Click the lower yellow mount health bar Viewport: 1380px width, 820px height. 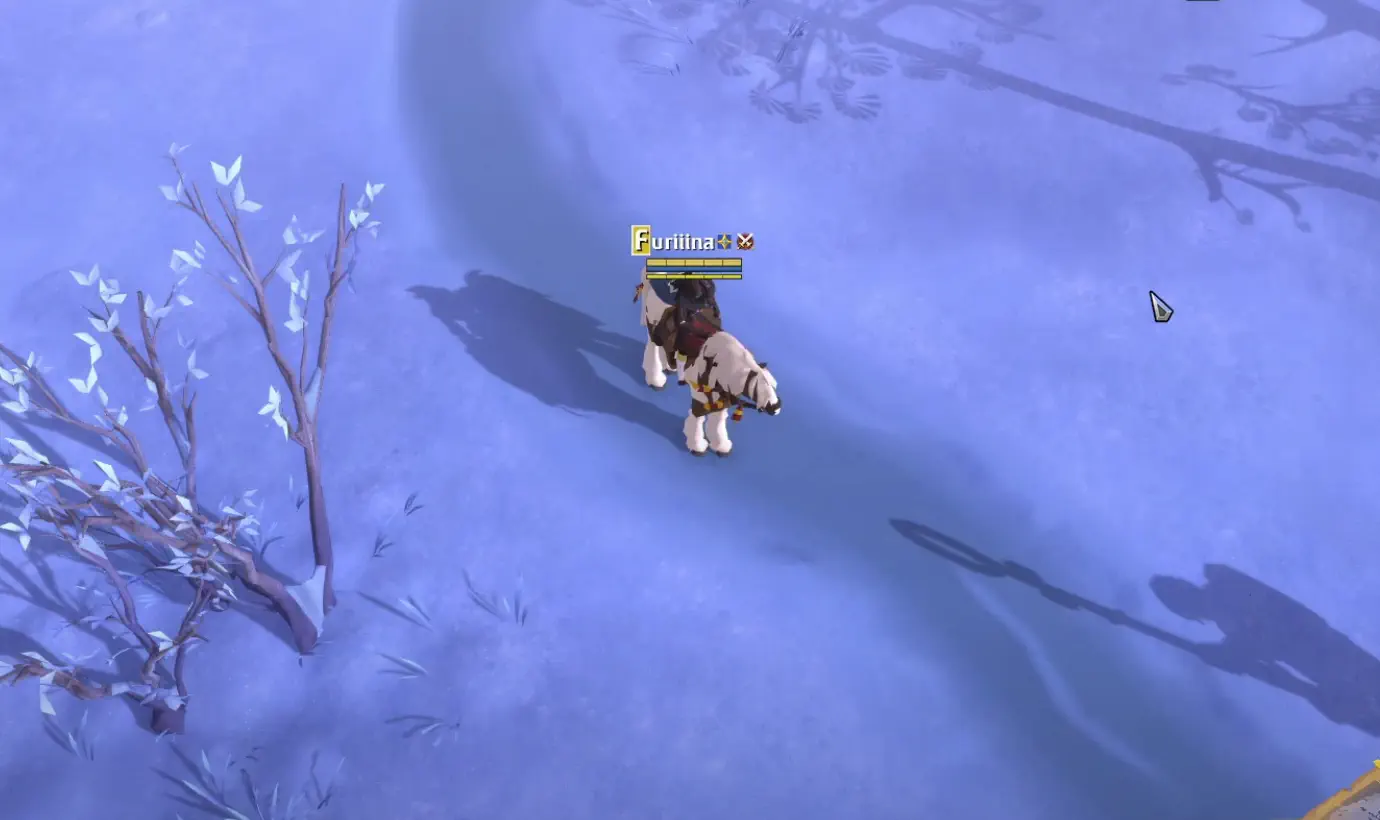[694, 276]
